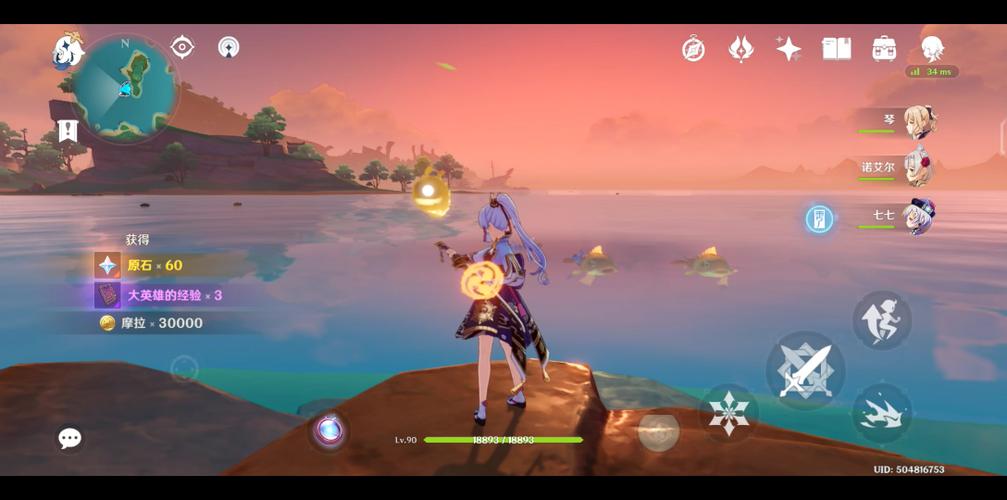
Task: Open the four-pointed star wish icon
Action: click(x=788, y=48)
